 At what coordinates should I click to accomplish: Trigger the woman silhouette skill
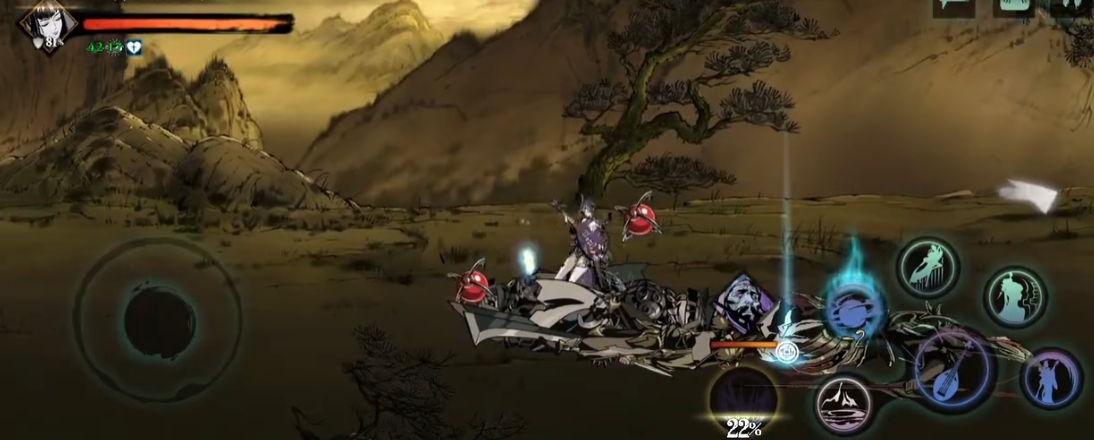(1014, 296)
